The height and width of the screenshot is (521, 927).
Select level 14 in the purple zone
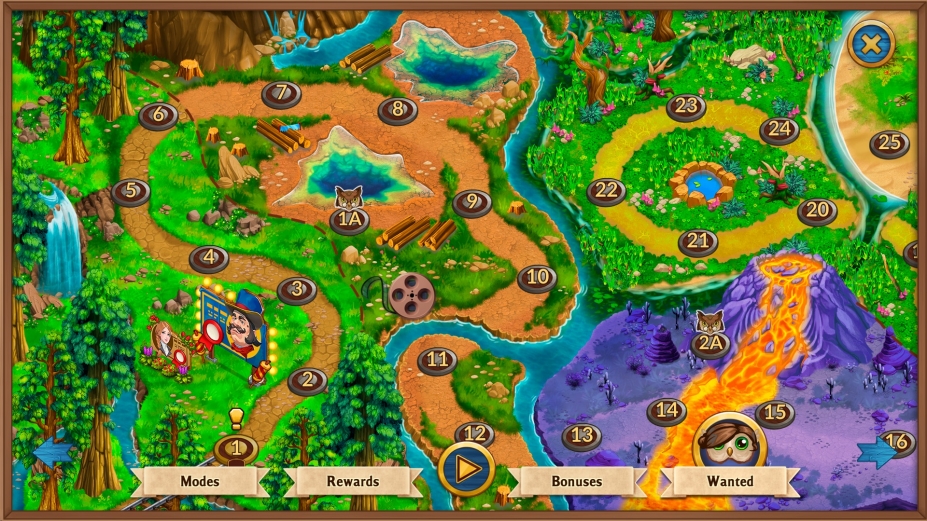tap(667, 410)
